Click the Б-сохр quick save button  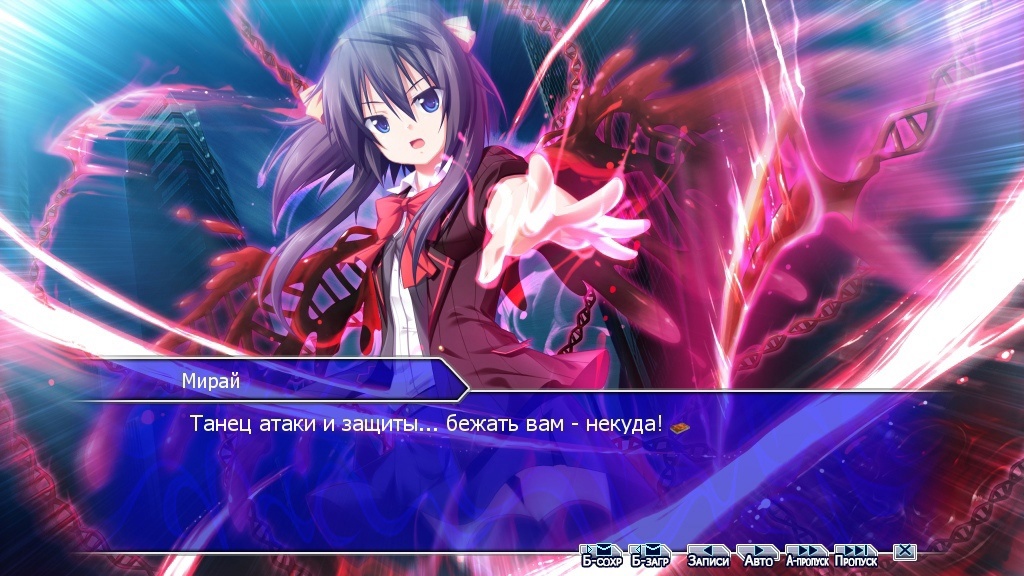point(601,555)
